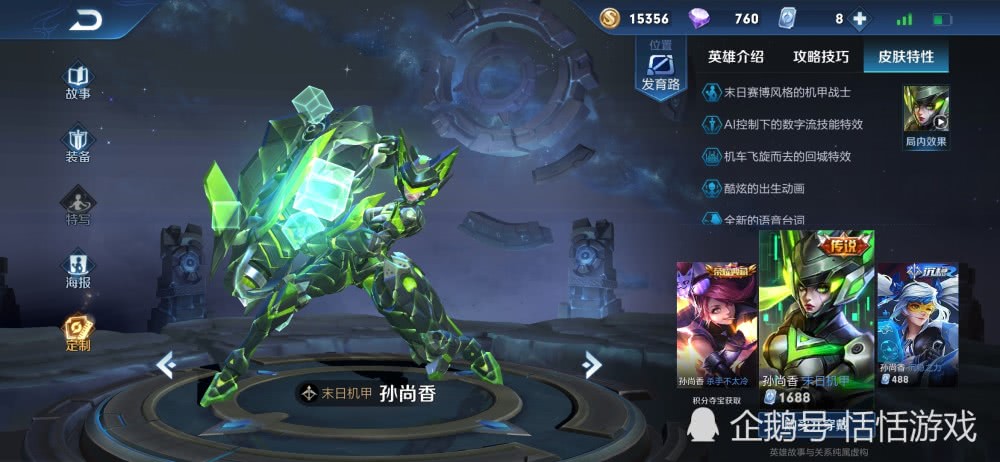The height and width of the screenshot is (462, 1000).
Task: Select the 定制 customization option
Action: (78, 333)
